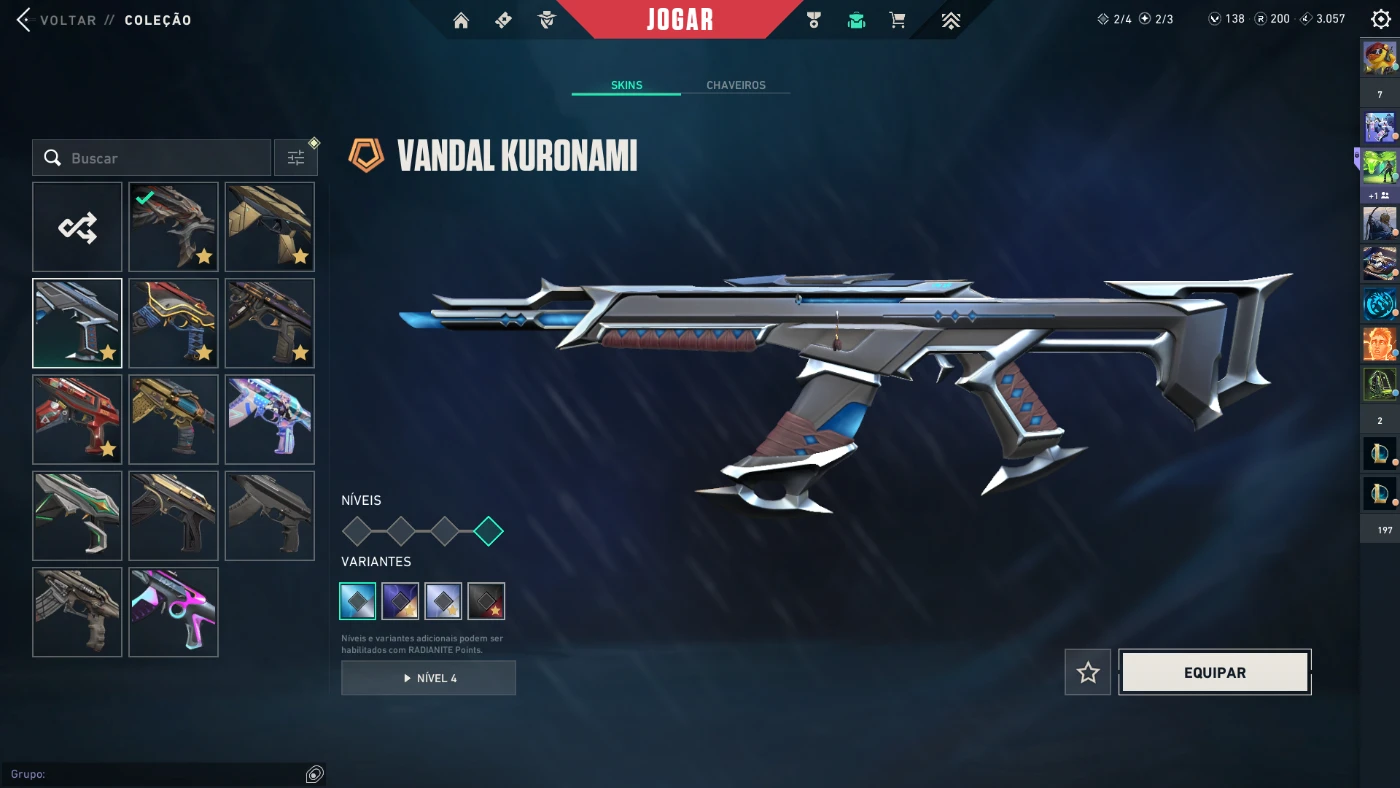Select the equipped skin with green checkmark
The image size is (1400, 788).
point(173,227)
